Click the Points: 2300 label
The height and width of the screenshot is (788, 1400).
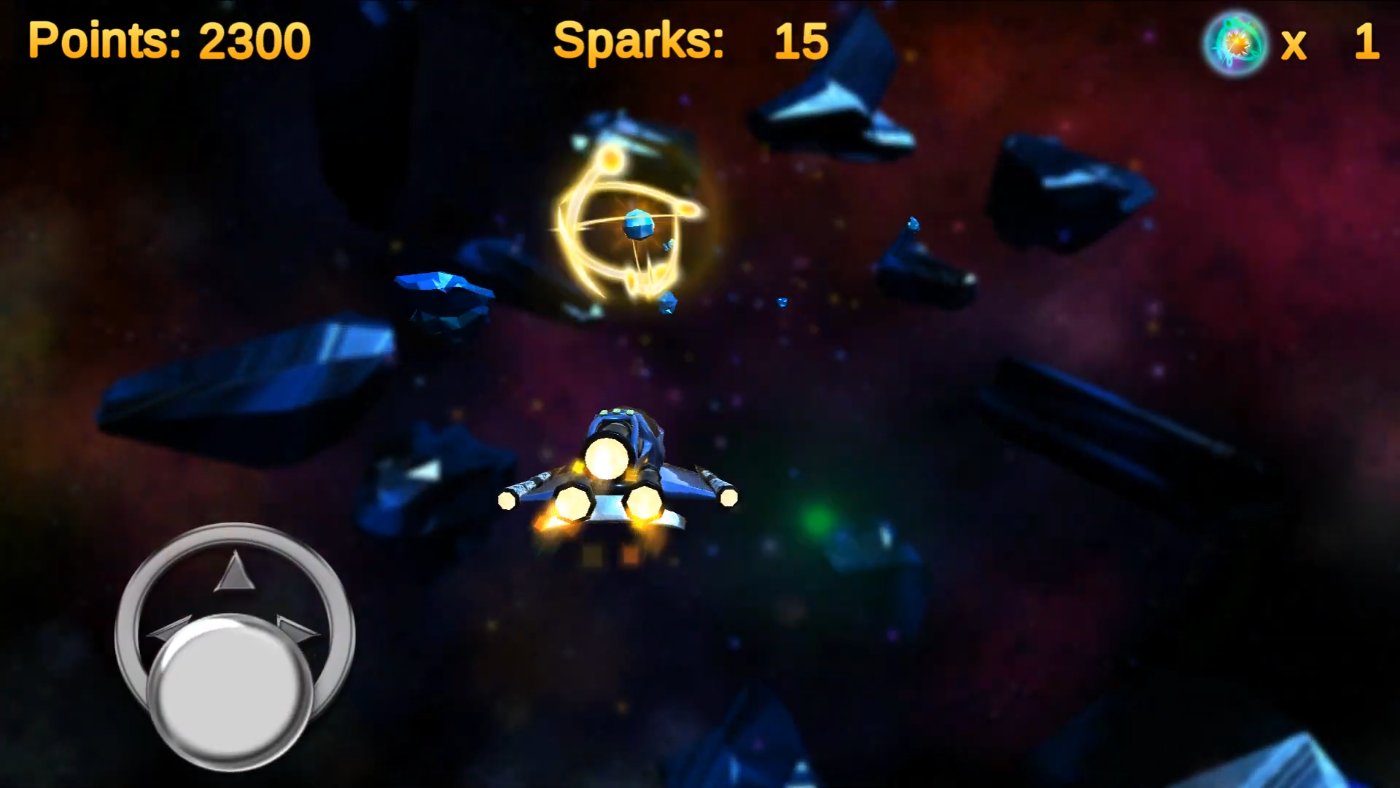[x=168, y=40]
